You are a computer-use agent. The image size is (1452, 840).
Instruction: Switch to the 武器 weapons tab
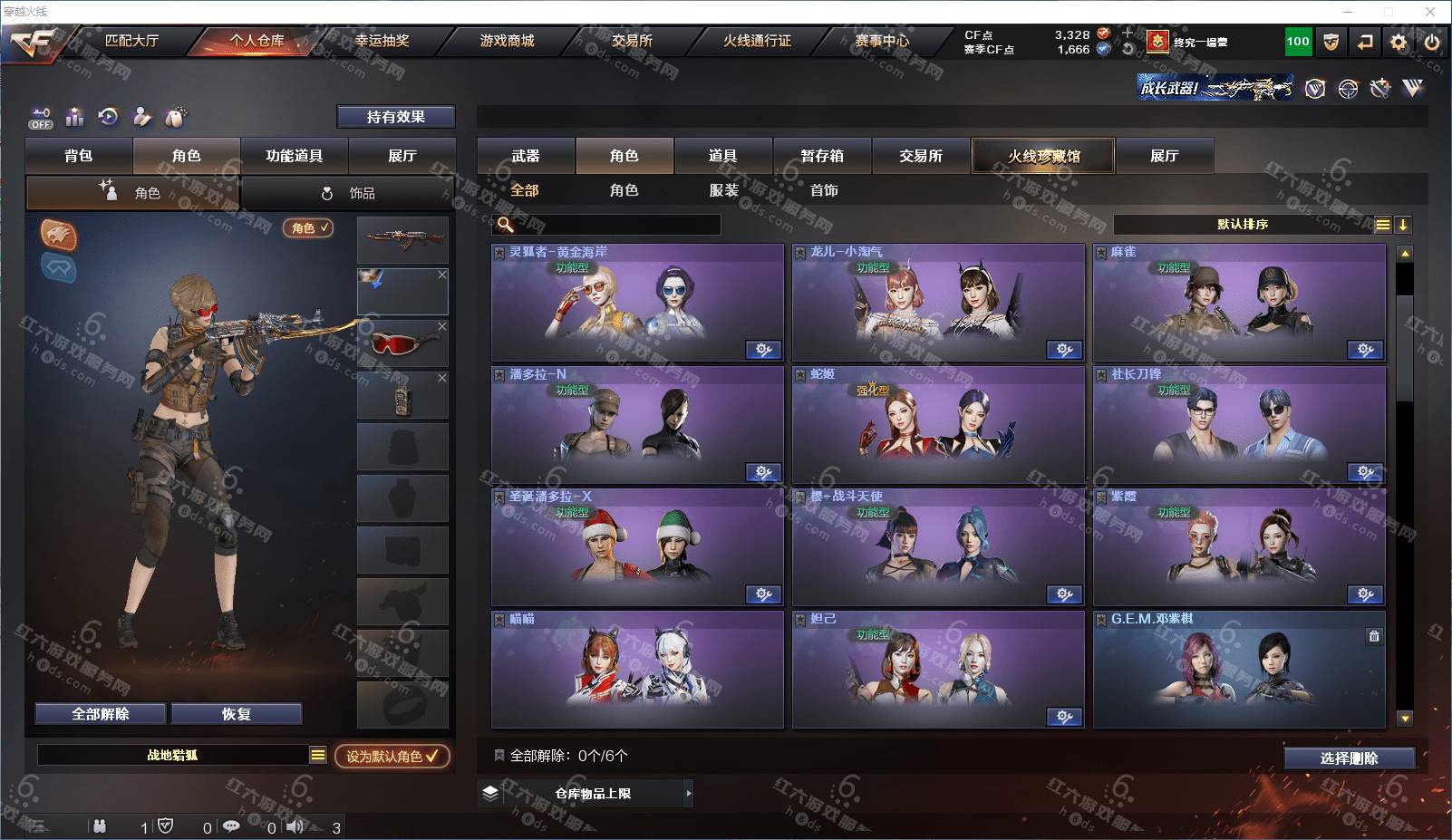(x=526, y=156)
